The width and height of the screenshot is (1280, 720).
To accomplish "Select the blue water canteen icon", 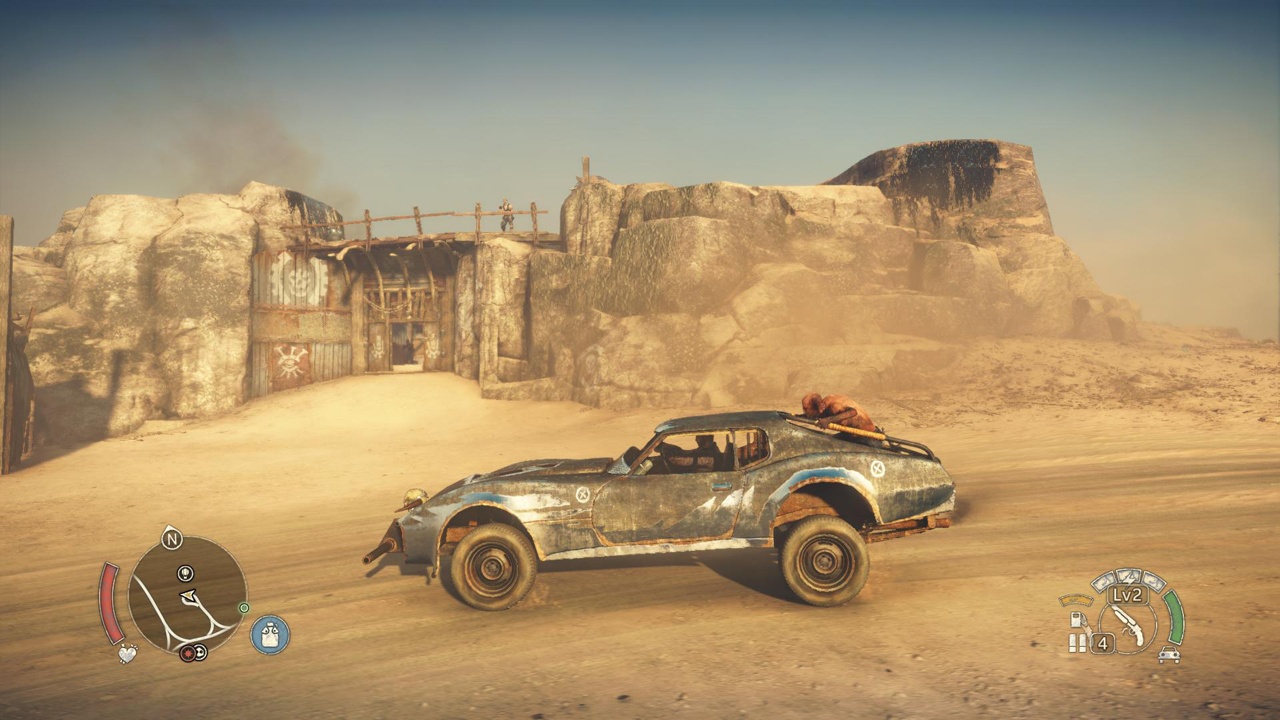I will 270,635.
